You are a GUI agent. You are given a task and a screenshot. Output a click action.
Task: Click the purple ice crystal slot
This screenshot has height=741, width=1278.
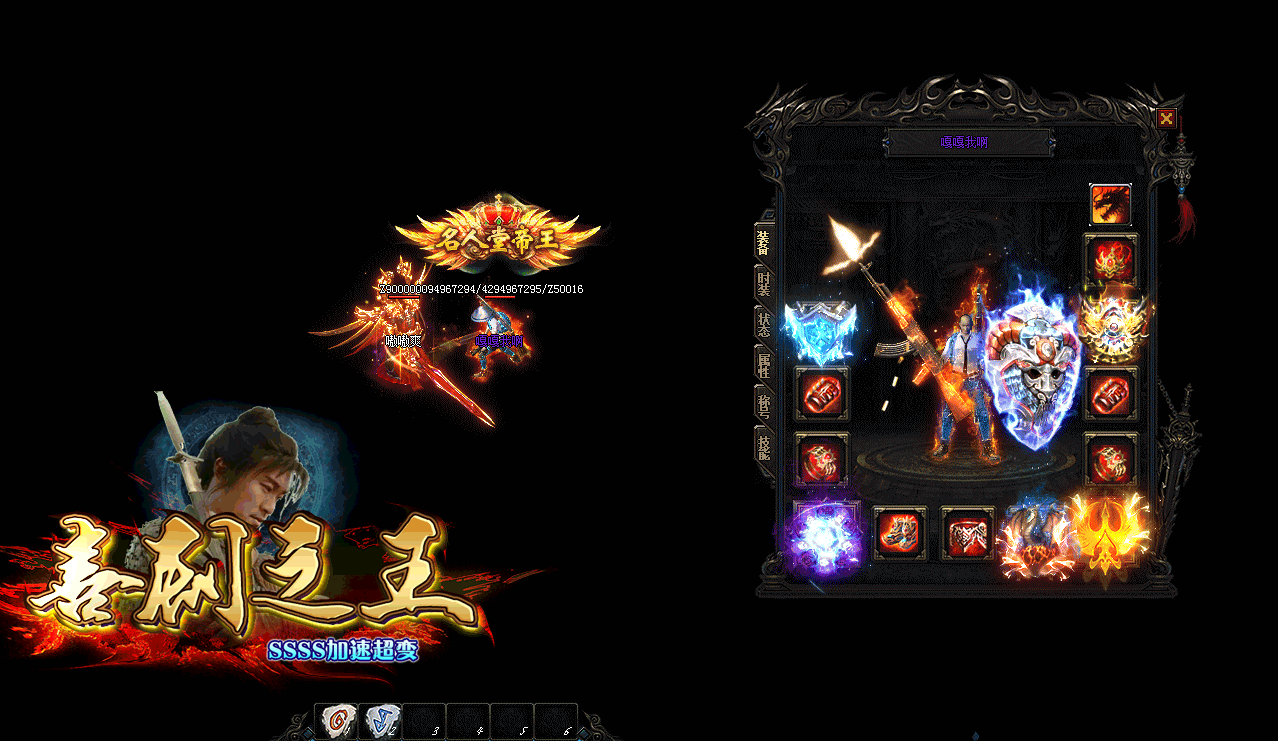coord(823,537)
